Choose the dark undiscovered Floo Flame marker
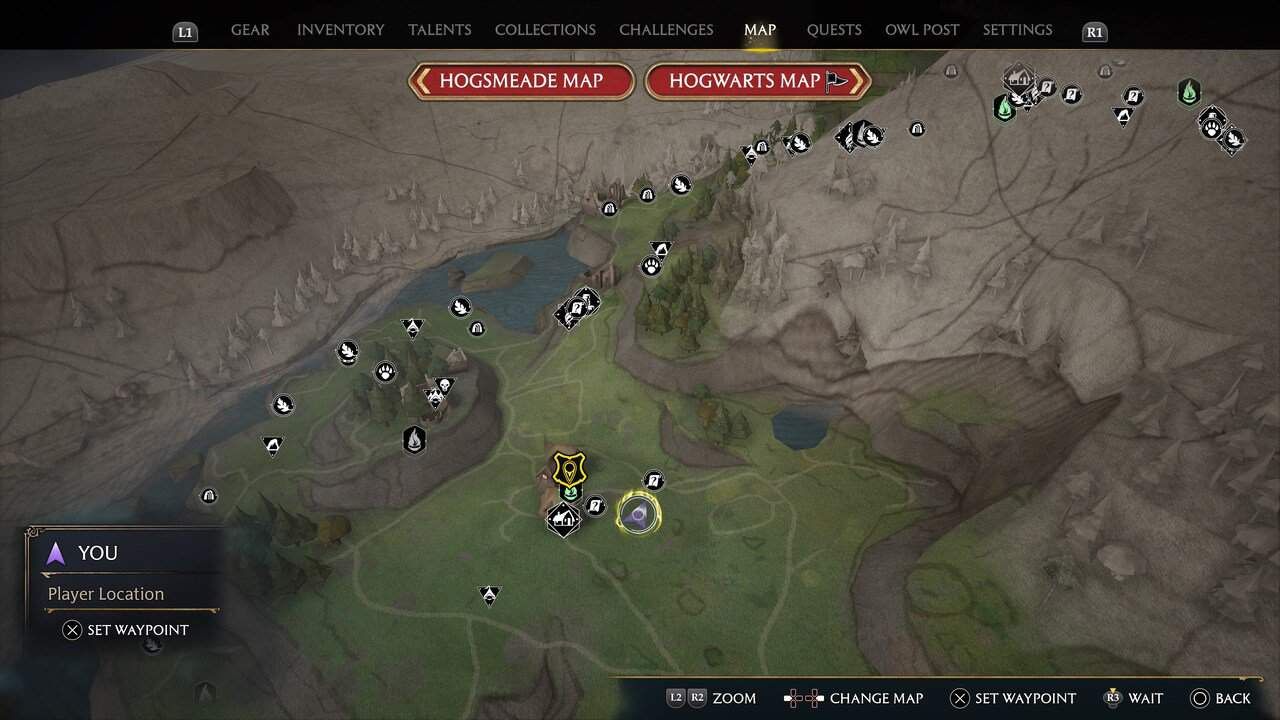 [x=414, y=438]
